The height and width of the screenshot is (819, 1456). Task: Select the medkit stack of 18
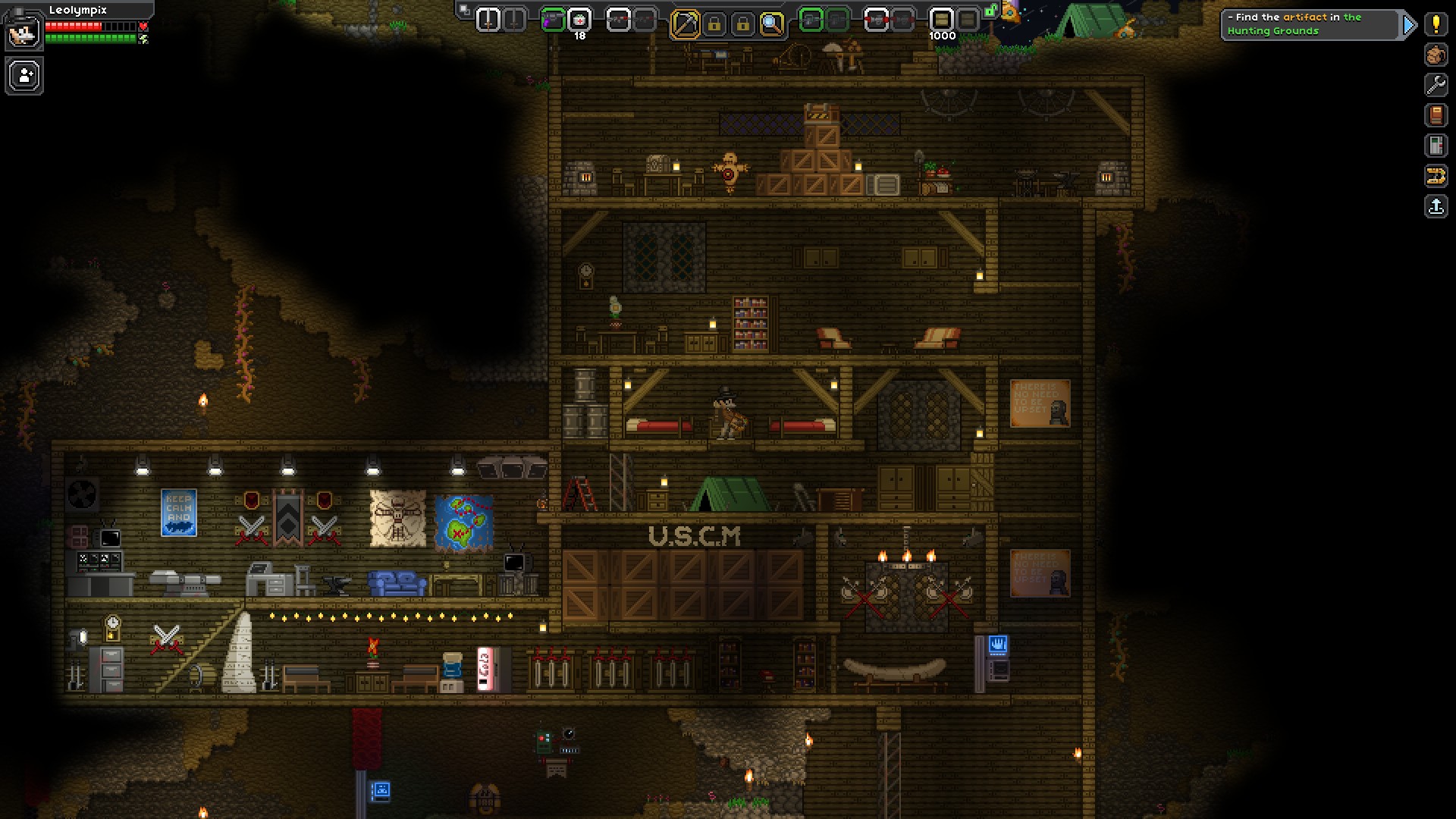[579, 20]
